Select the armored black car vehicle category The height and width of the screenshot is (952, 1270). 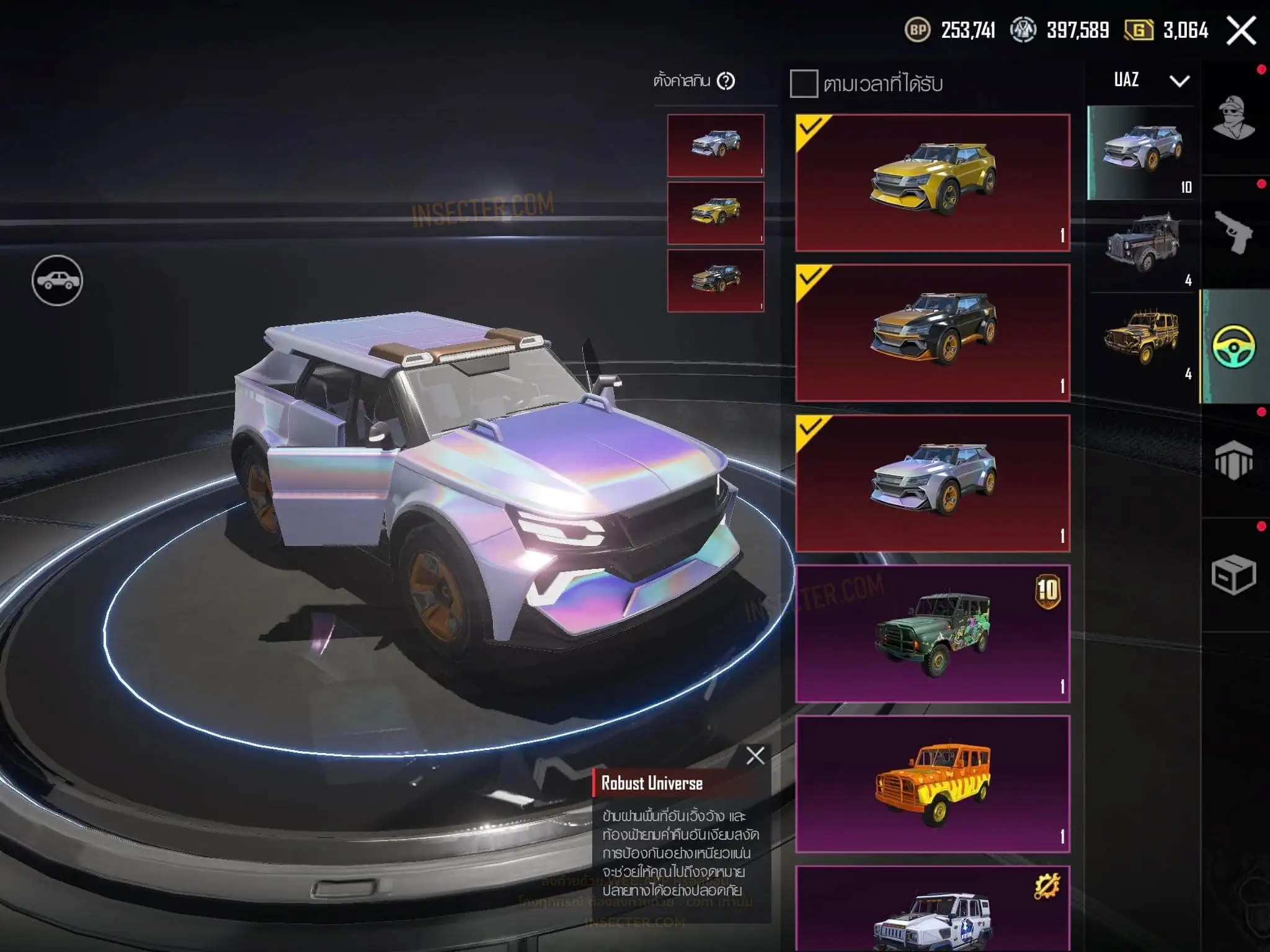coord(1142,245)
